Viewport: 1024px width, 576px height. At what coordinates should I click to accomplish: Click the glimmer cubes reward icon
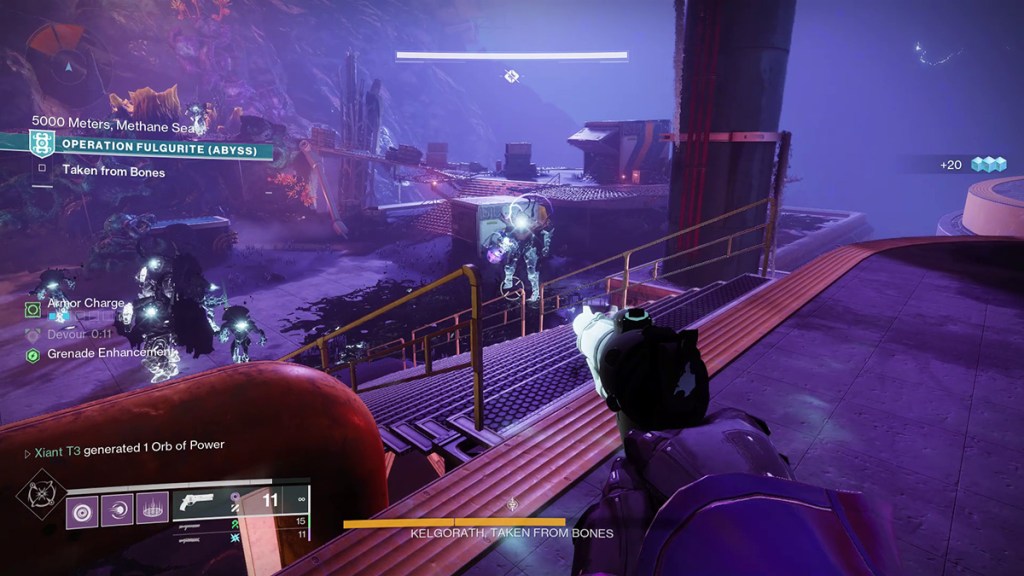pos(988,164)
